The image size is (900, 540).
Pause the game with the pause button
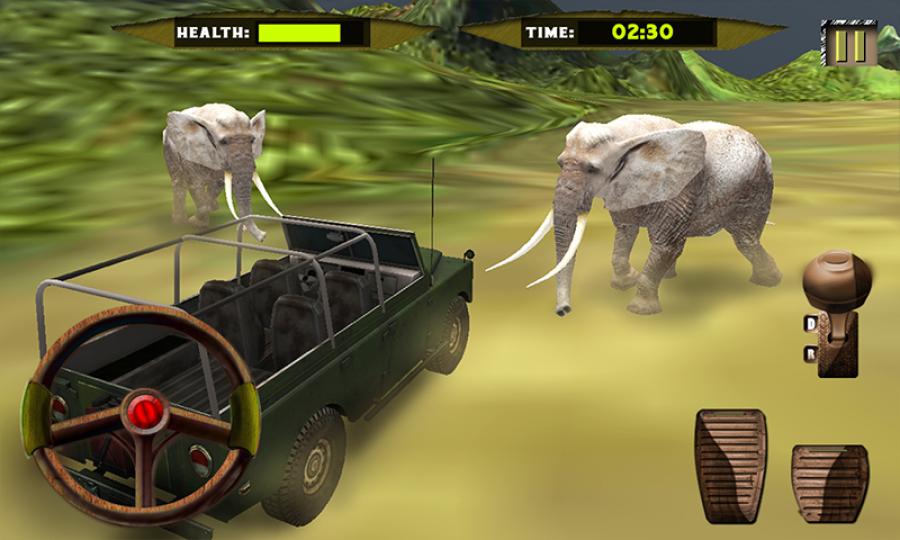(850, 46)
